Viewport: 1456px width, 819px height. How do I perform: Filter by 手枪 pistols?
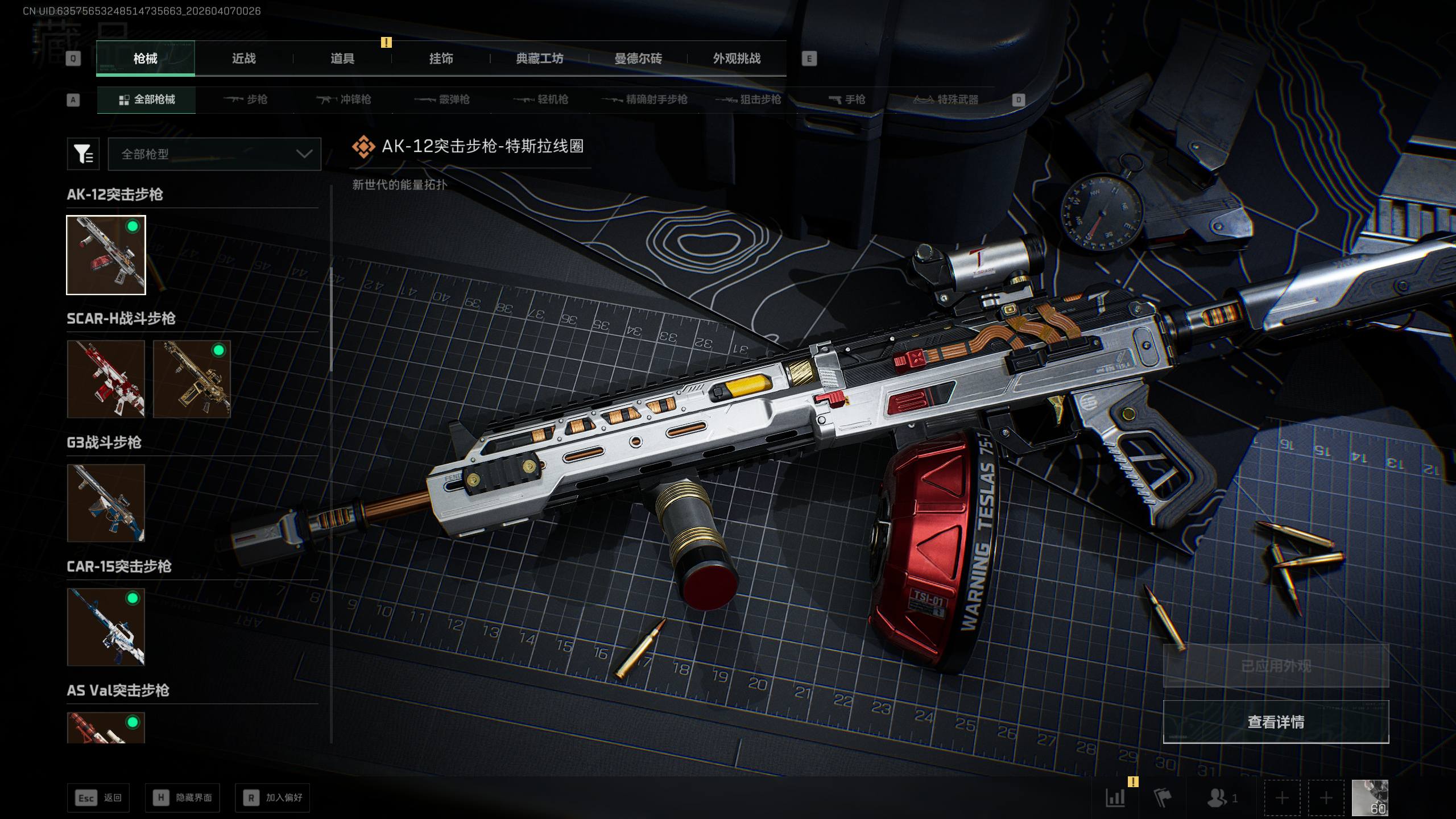point(847,100)
